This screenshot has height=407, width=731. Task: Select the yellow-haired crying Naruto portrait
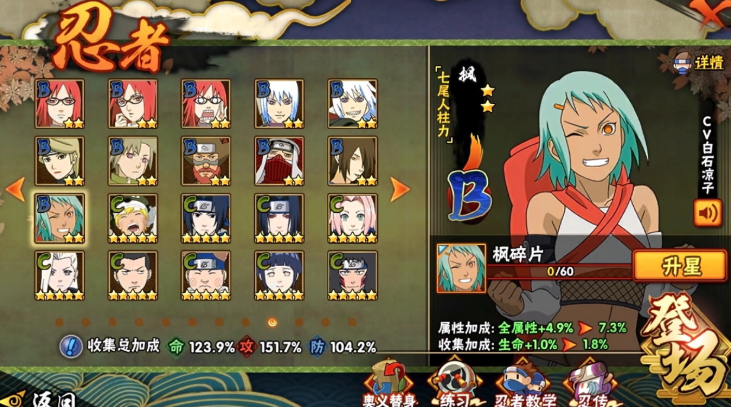tap(132, 216)
